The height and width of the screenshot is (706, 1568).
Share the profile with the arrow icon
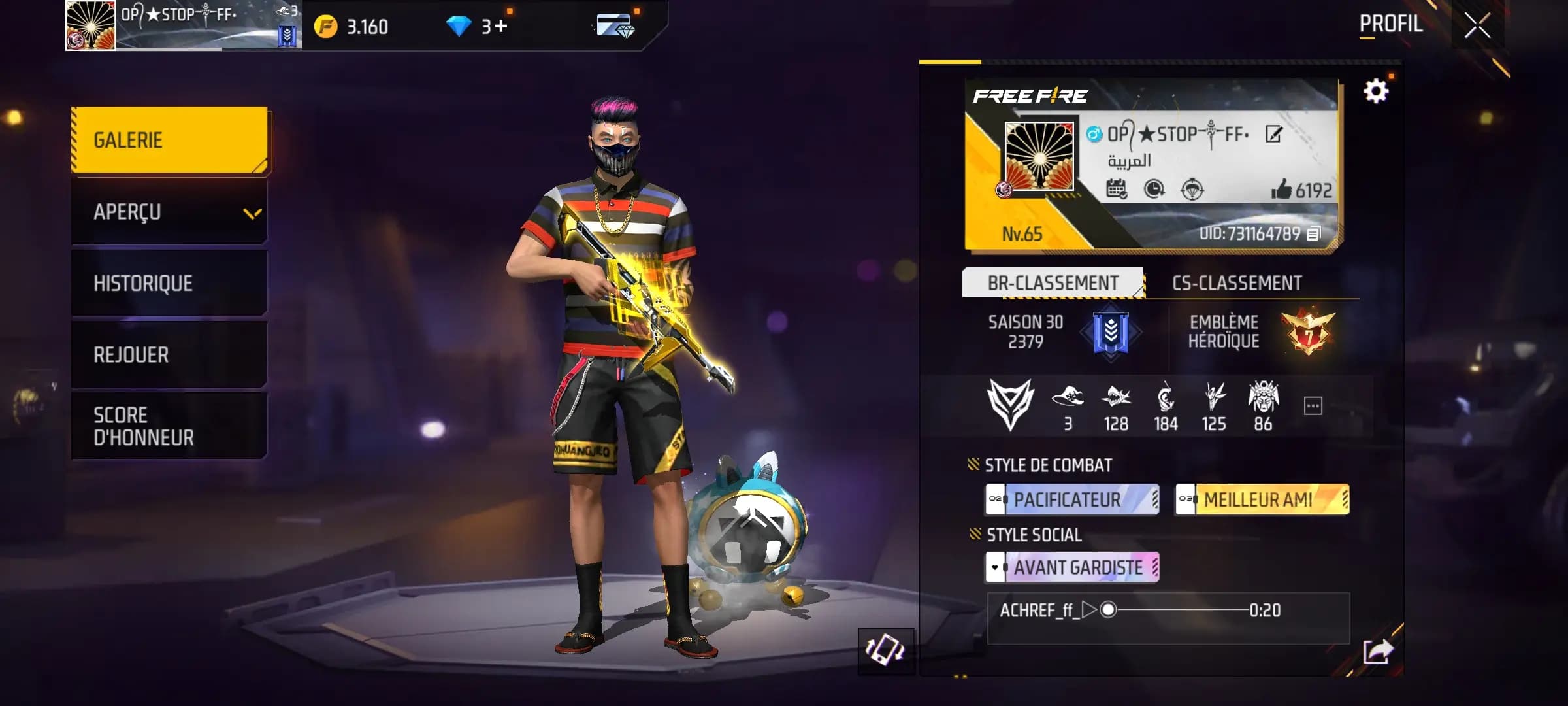tap(1377, 651)
